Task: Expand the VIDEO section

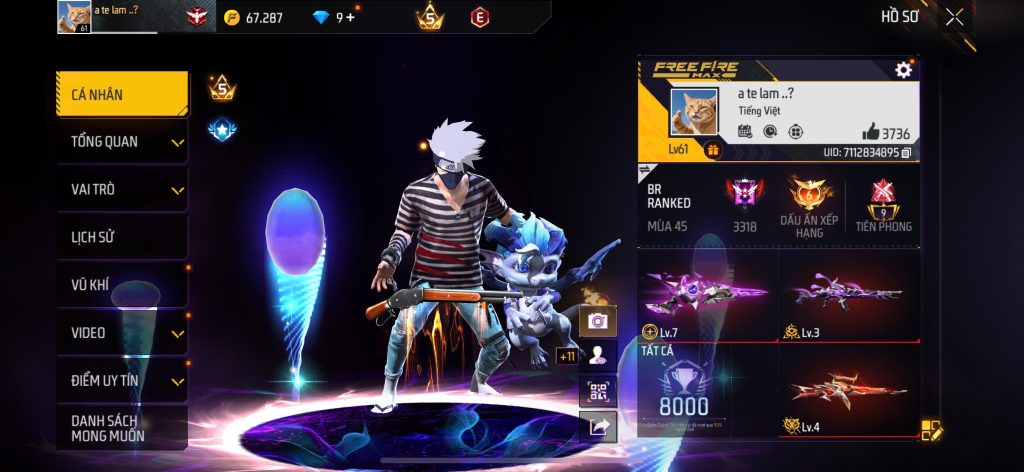Action: 122,333
